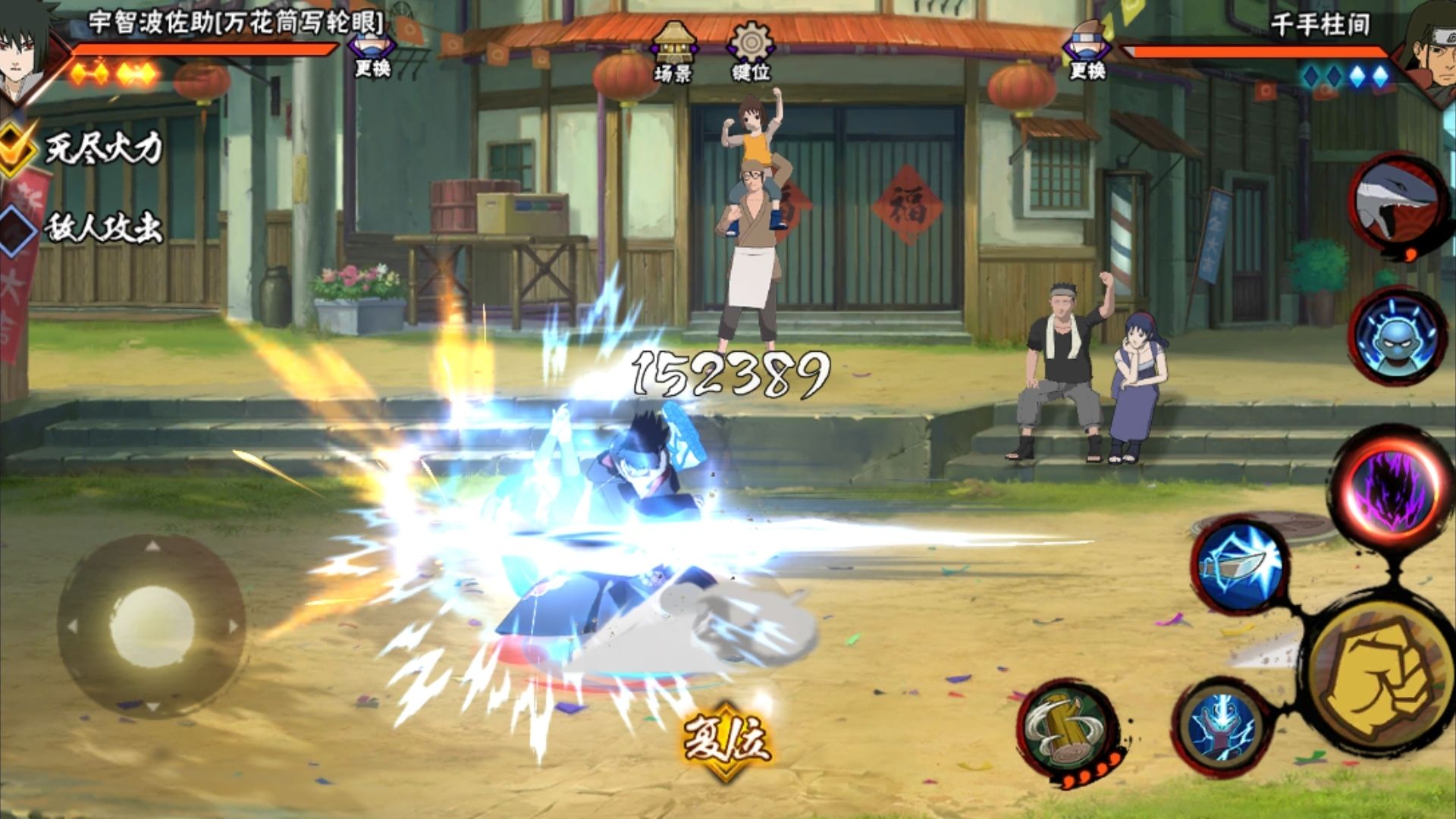Activate the lightning blade skill
Viewport: 1456px width, 819px height.
pyautogui.click(x=1238, y=567)
